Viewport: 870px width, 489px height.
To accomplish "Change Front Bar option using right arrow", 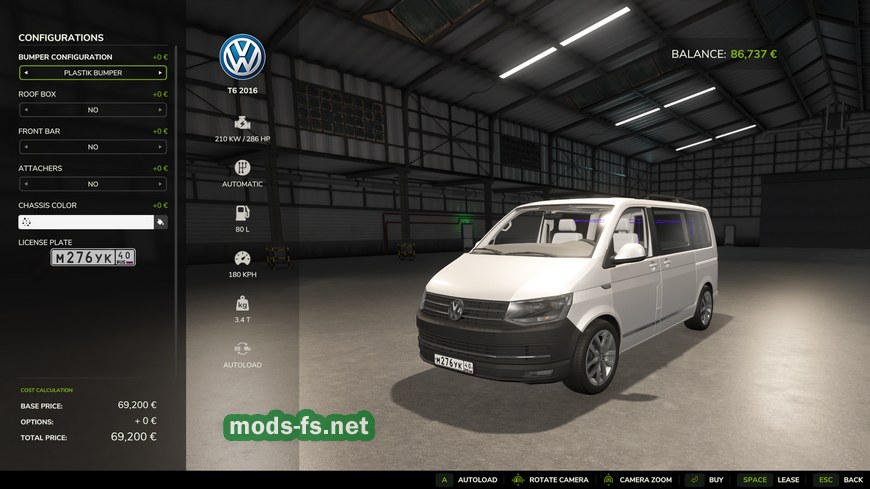I will [160, 147].
